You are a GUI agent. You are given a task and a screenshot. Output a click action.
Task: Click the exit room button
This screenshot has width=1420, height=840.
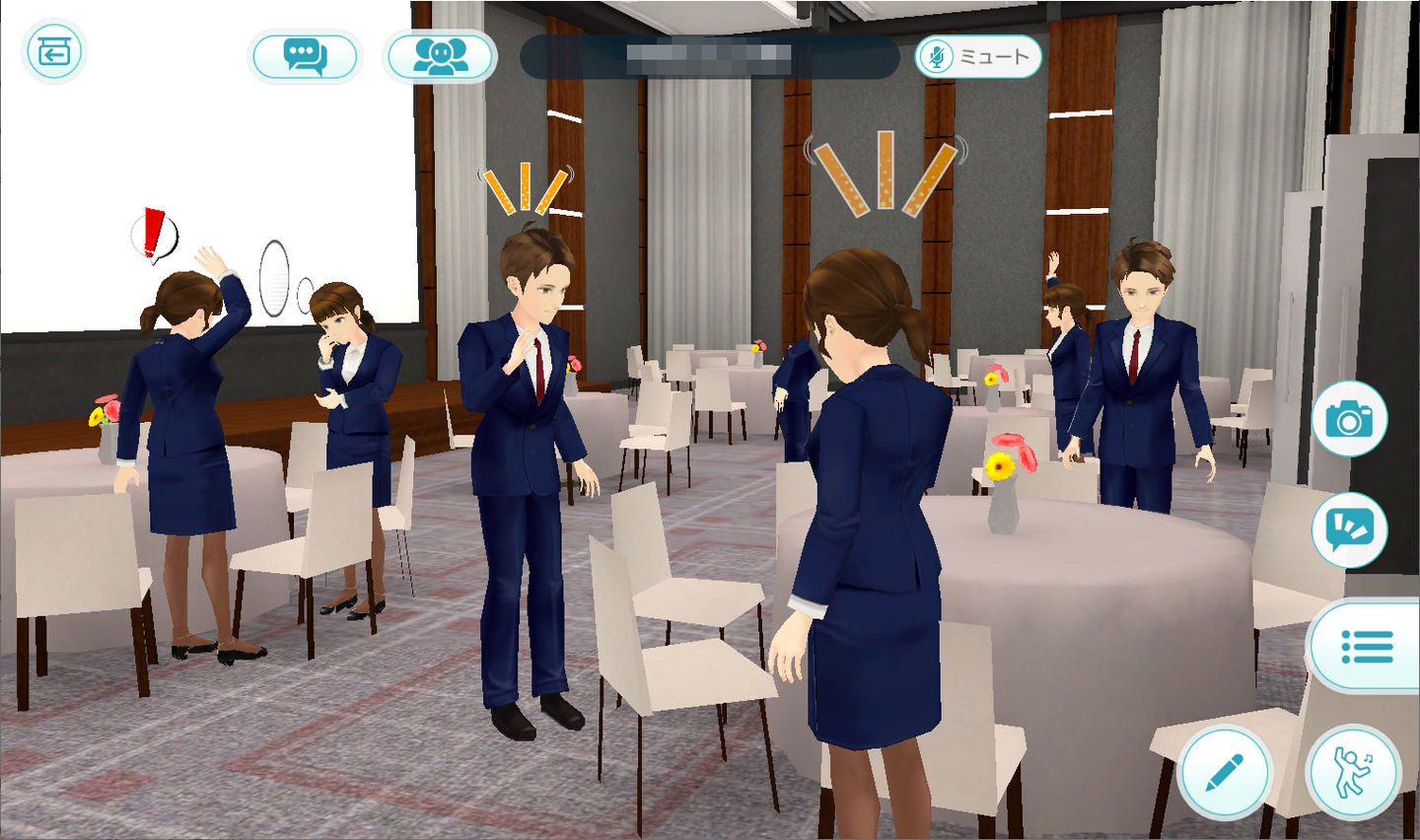click(54, 51)
